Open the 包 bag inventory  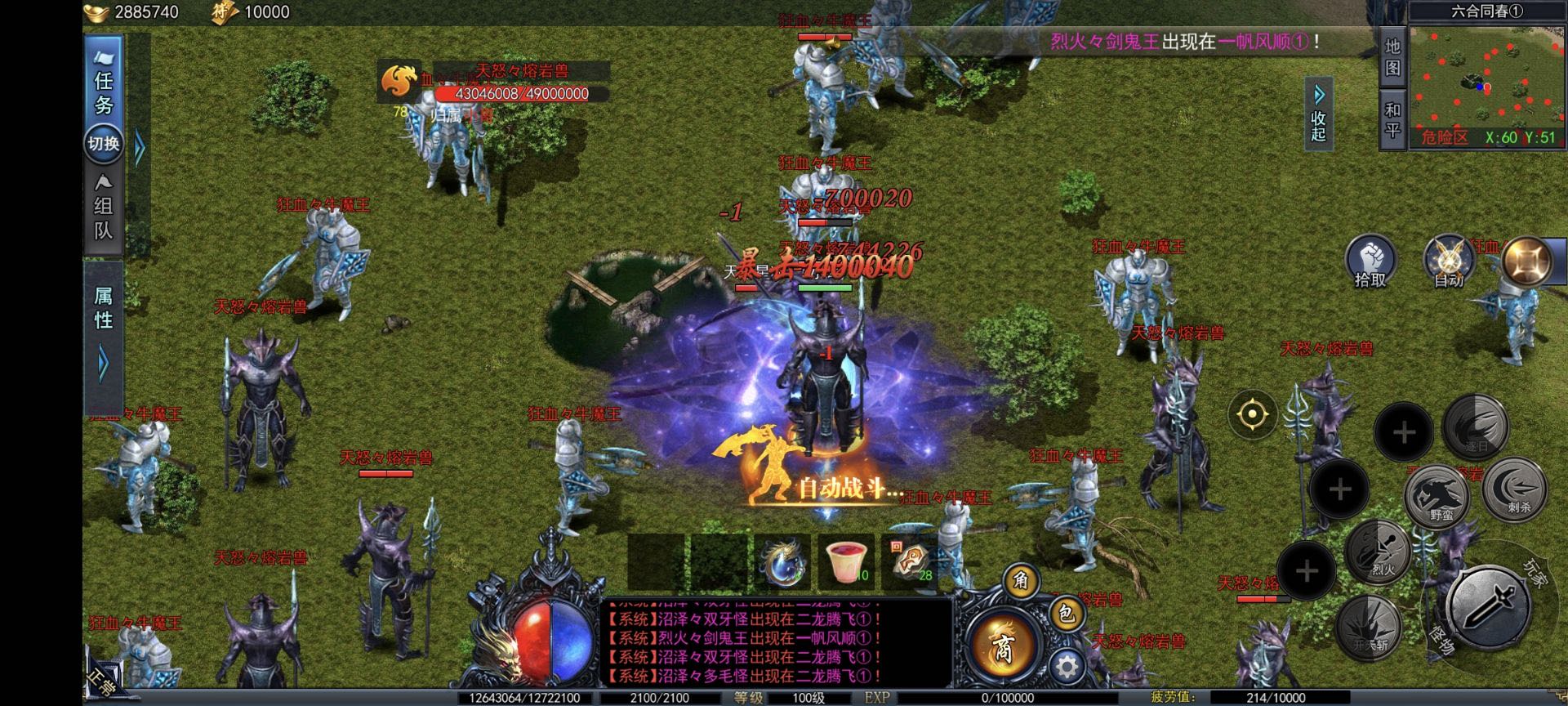pos(1066,614)
